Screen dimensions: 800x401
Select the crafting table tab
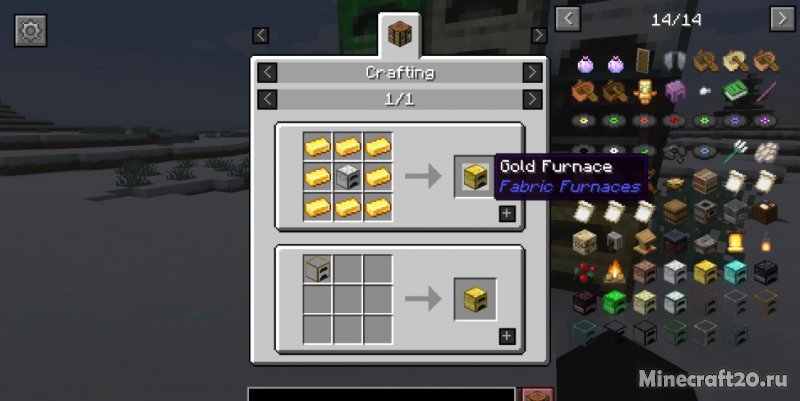coord(399,35)
